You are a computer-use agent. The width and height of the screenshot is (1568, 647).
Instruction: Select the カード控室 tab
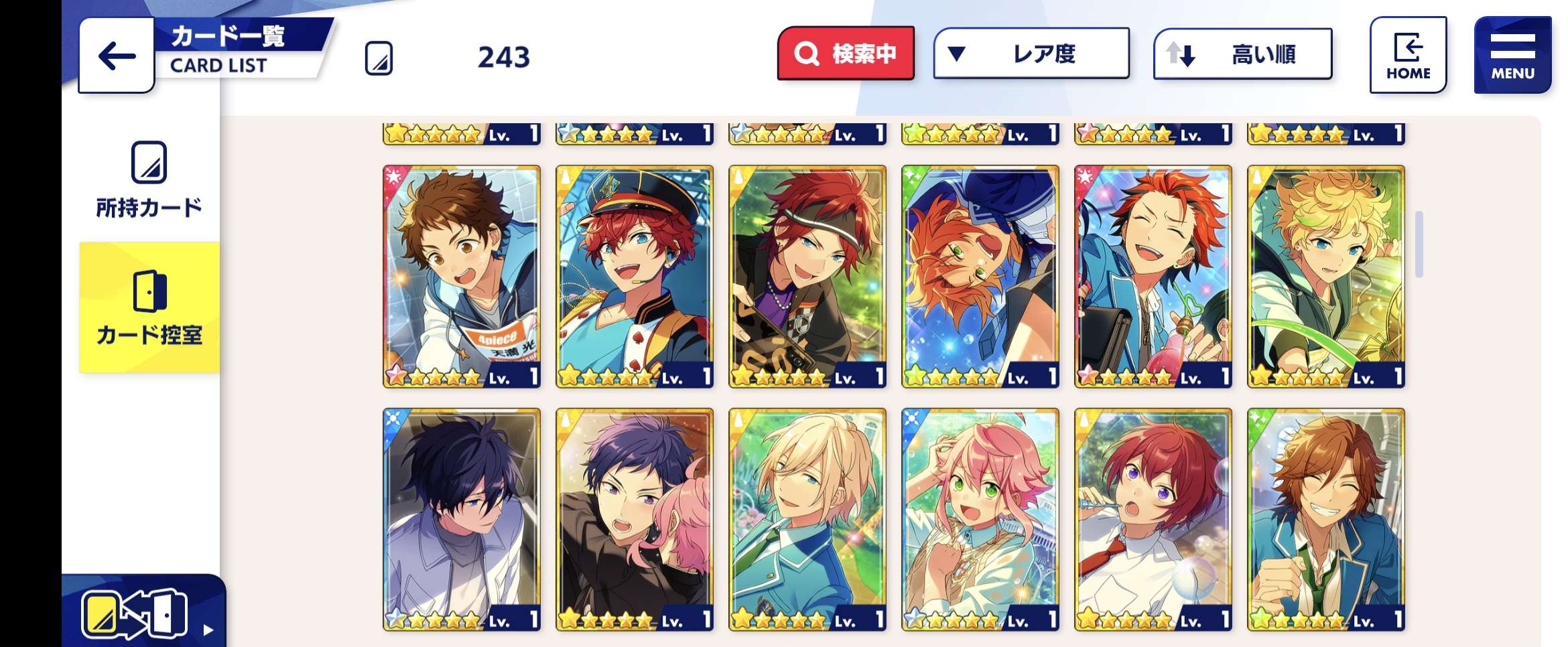tap(149, 307)
